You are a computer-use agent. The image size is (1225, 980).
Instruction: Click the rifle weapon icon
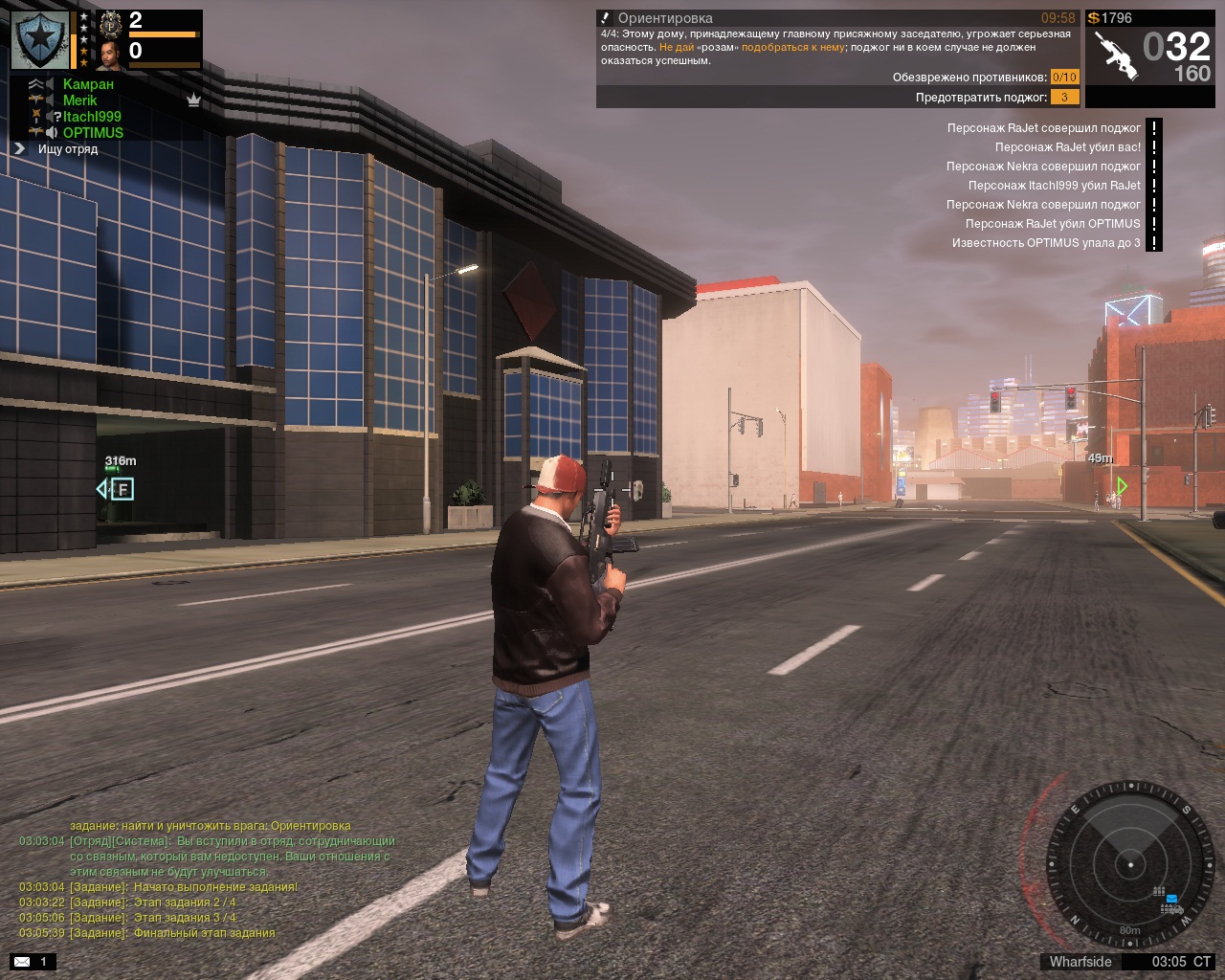click(x=1115, y=56)
